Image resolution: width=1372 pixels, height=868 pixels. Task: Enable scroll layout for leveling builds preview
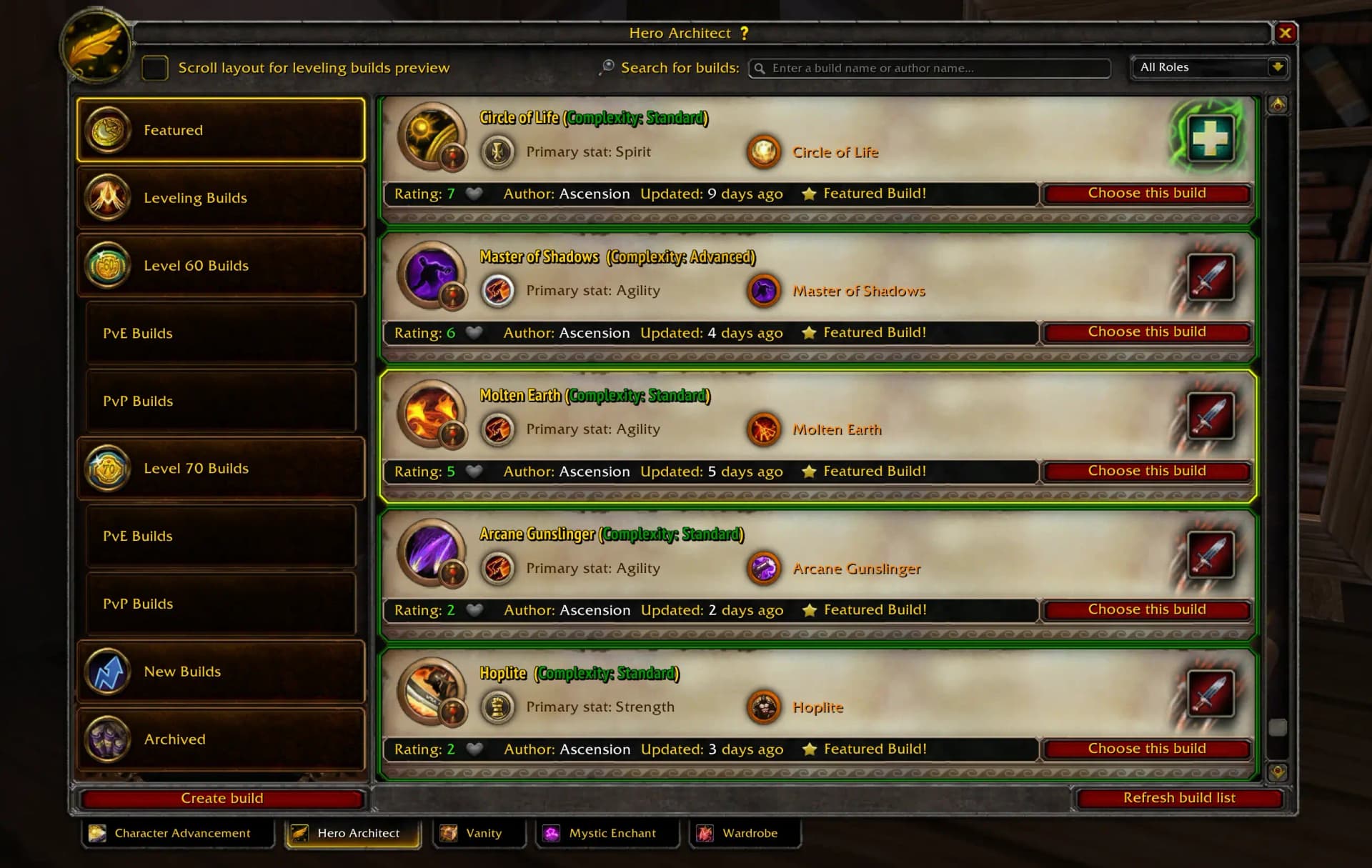(155, 68)
